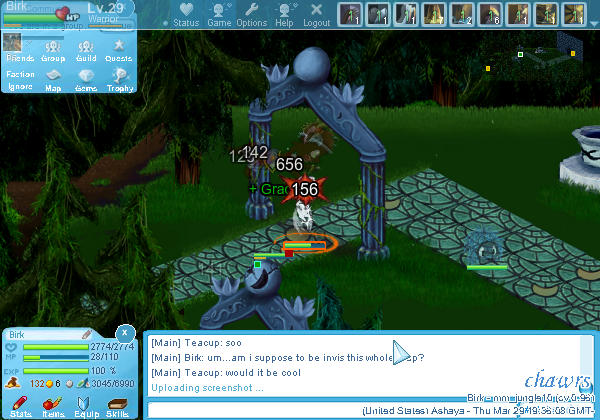Image resolution: width=600 pixels, height=420 pixels.
Task: Log out of the game
Action: click(x=316, y=14)
